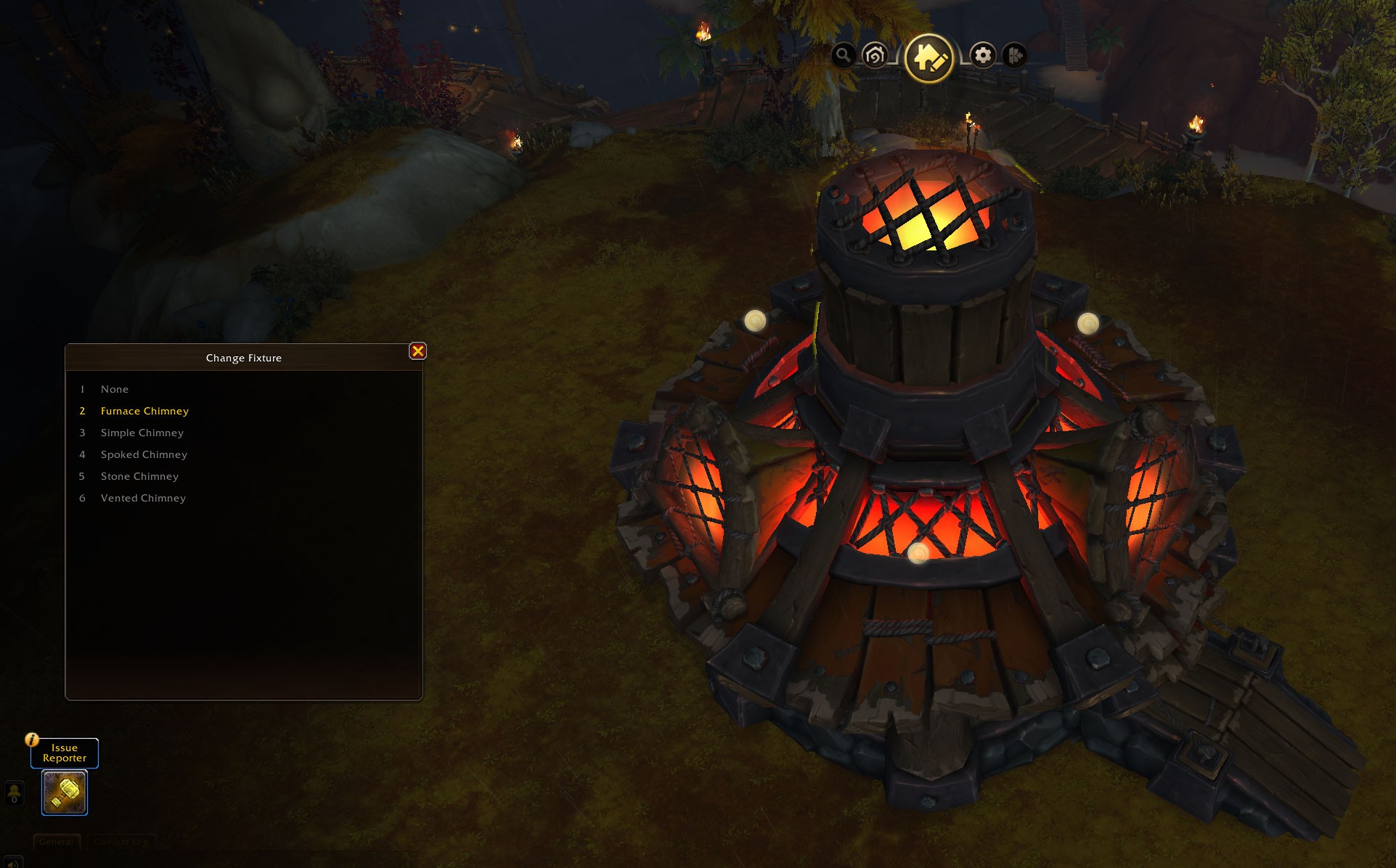Image resolution: width=1396 pixels, height=868 pixels.
Task: Select Spoked Chimney in the fixture list
Action: 144,455
